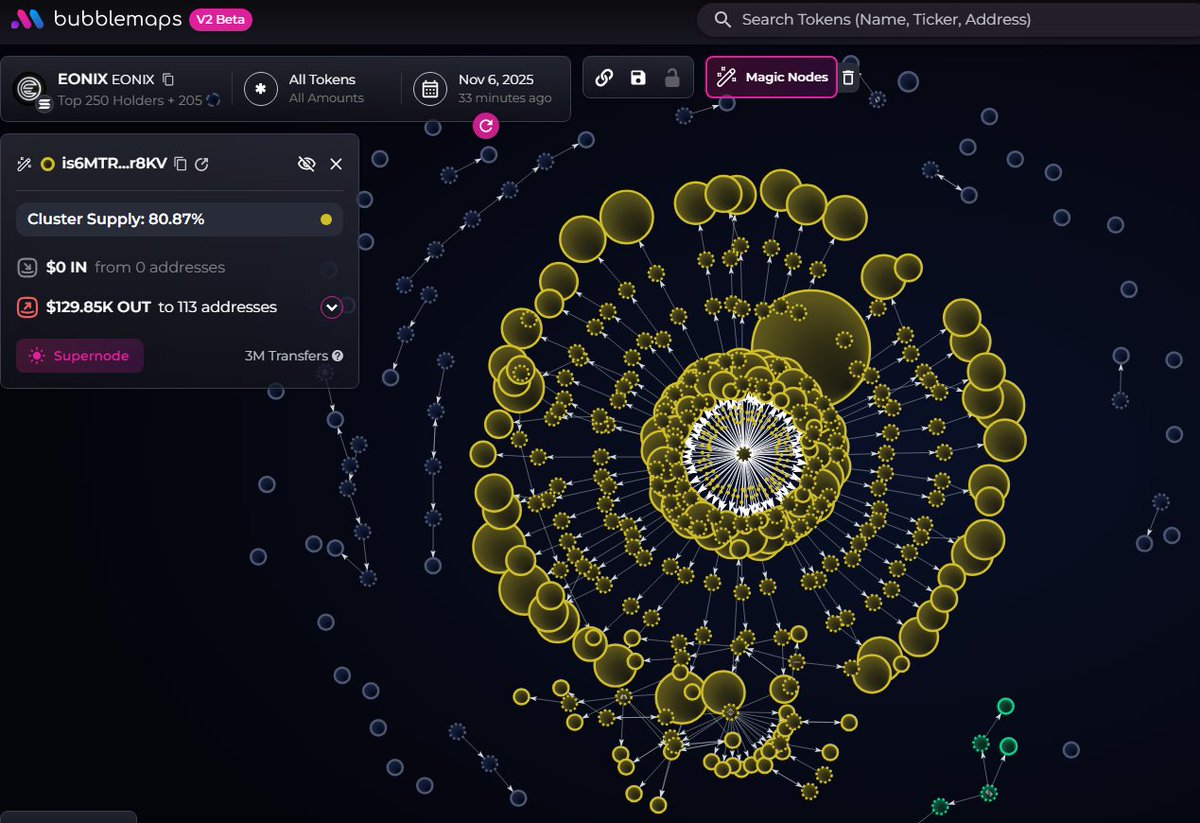Copy the is6MTR...r8KV wallet address

pyautogui.click(x=180, y=164)
